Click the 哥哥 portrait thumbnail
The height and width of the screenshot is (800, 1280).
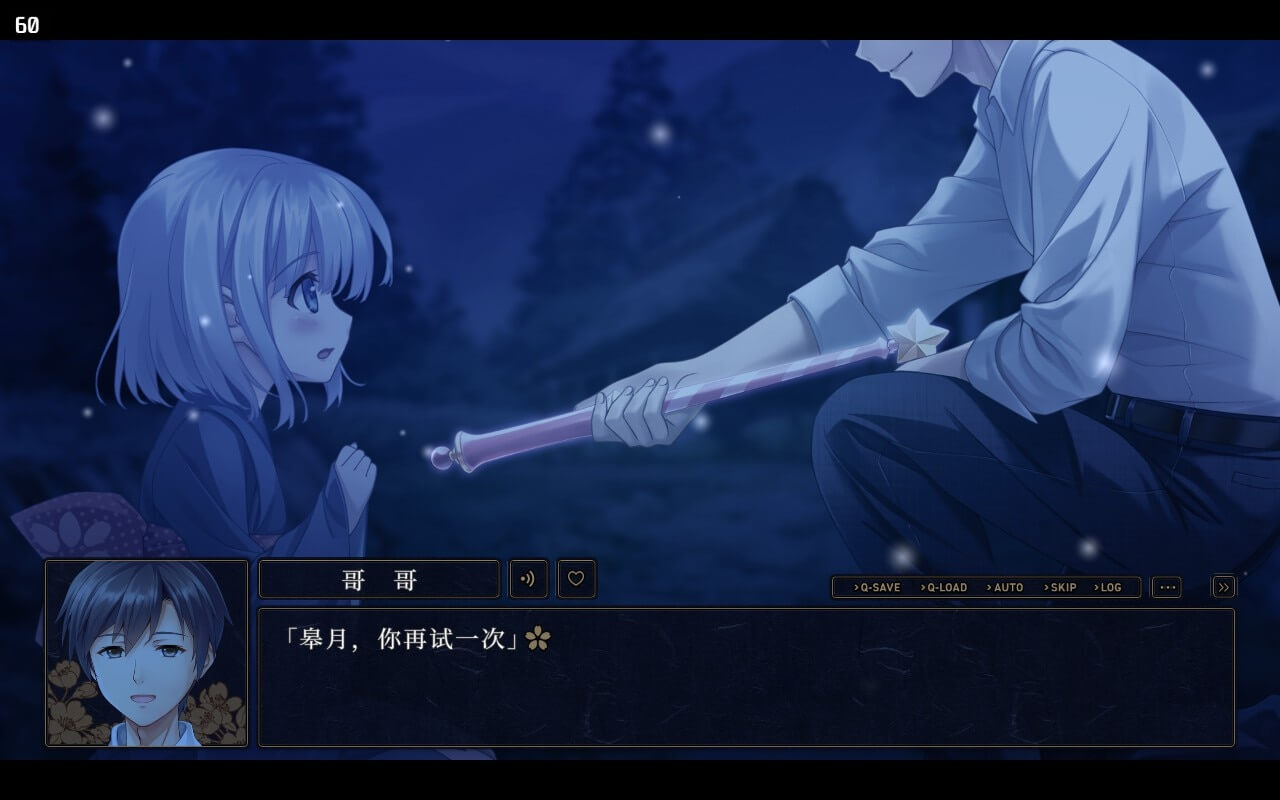[145, 654]
